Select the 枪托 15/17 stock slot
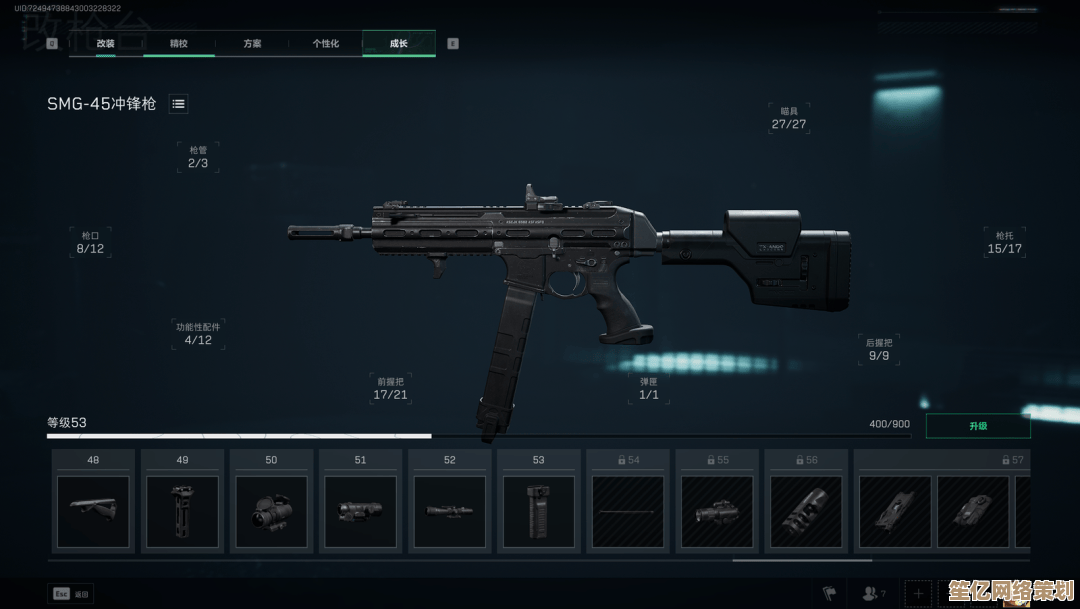Image resolution: width=1080 pixels, height=609 pixels. [1004, 242]
